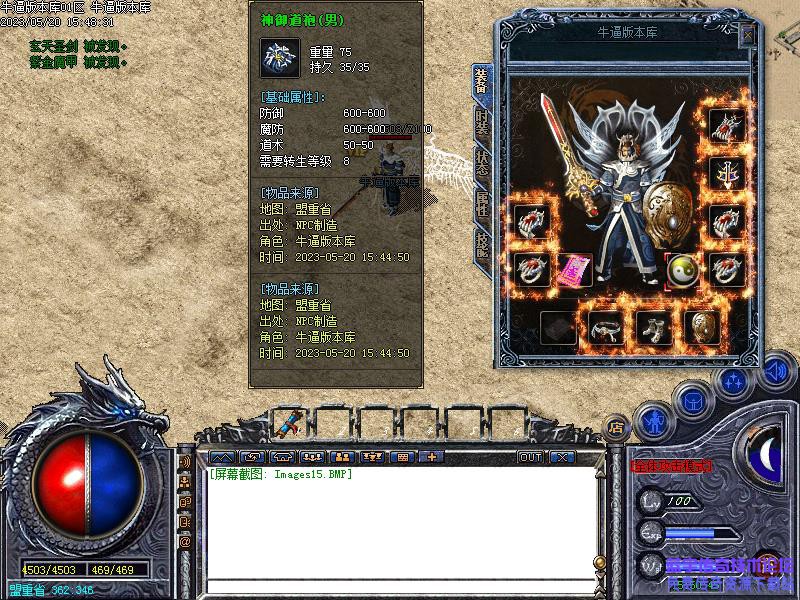Toggle sound with the speaker button
Viewport: 800px width, 600px height.
click(x=776, y=372)
